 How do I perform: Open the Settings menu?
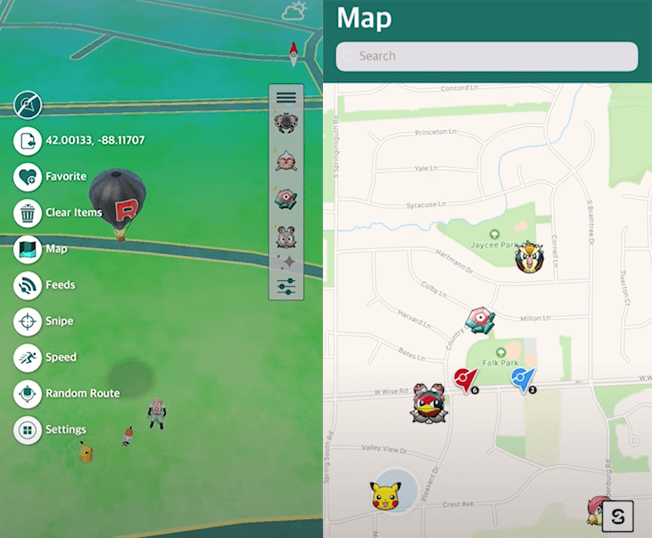coord(28,430)
